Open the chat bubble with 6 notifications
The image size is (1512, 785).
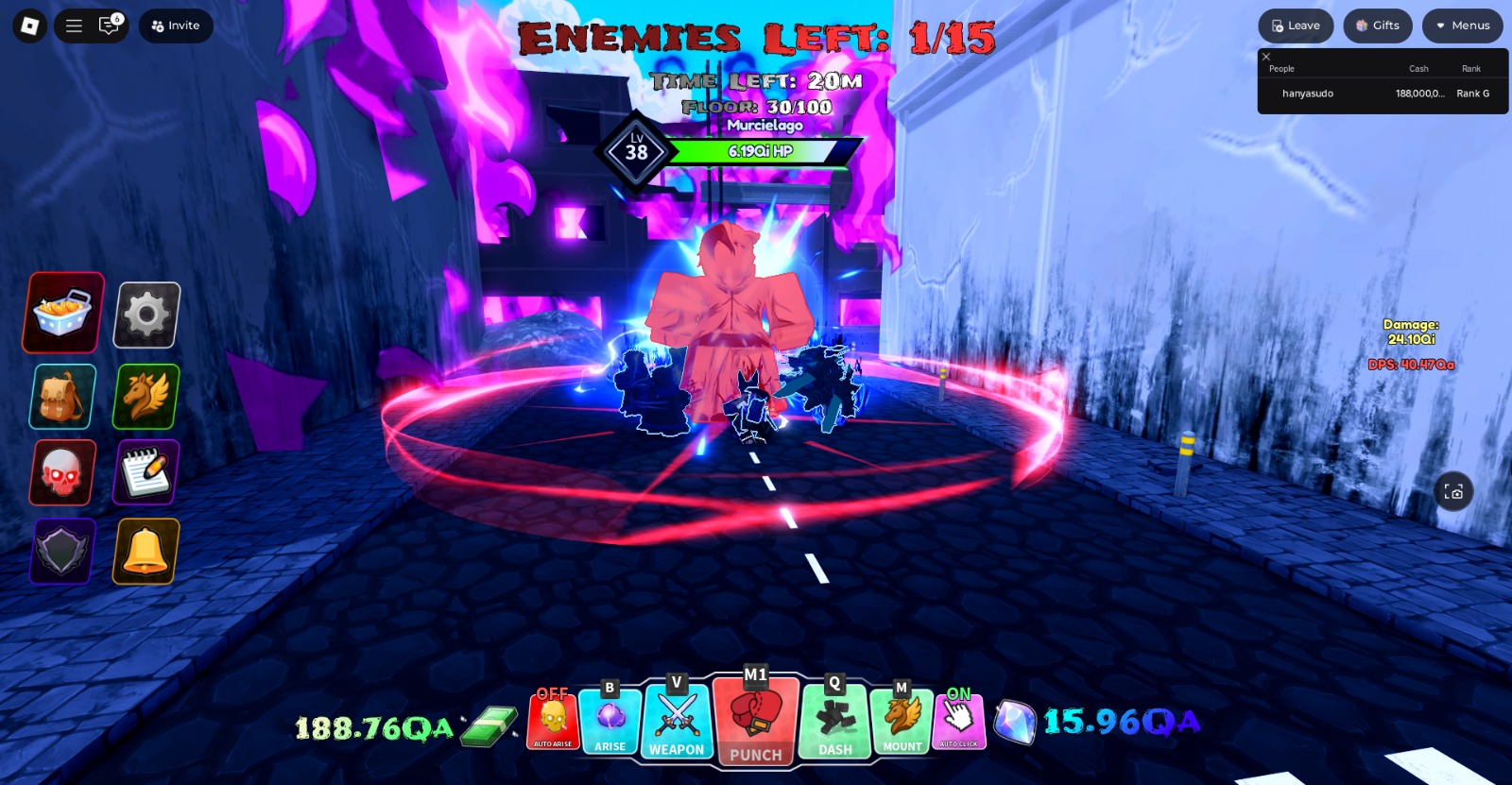109,26
